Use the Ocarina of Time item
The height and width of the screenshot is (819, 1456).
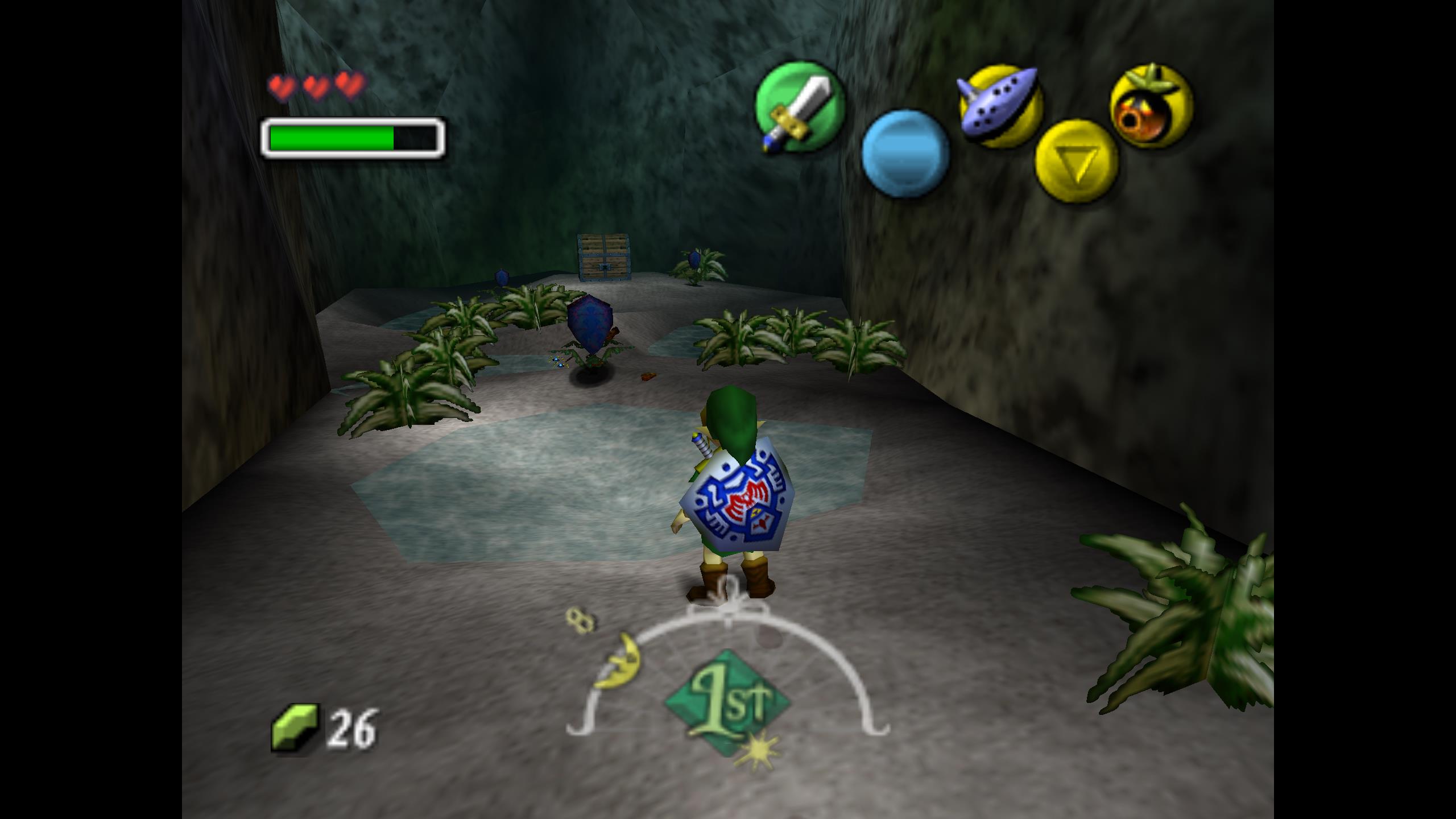(x=1000, y=106)
